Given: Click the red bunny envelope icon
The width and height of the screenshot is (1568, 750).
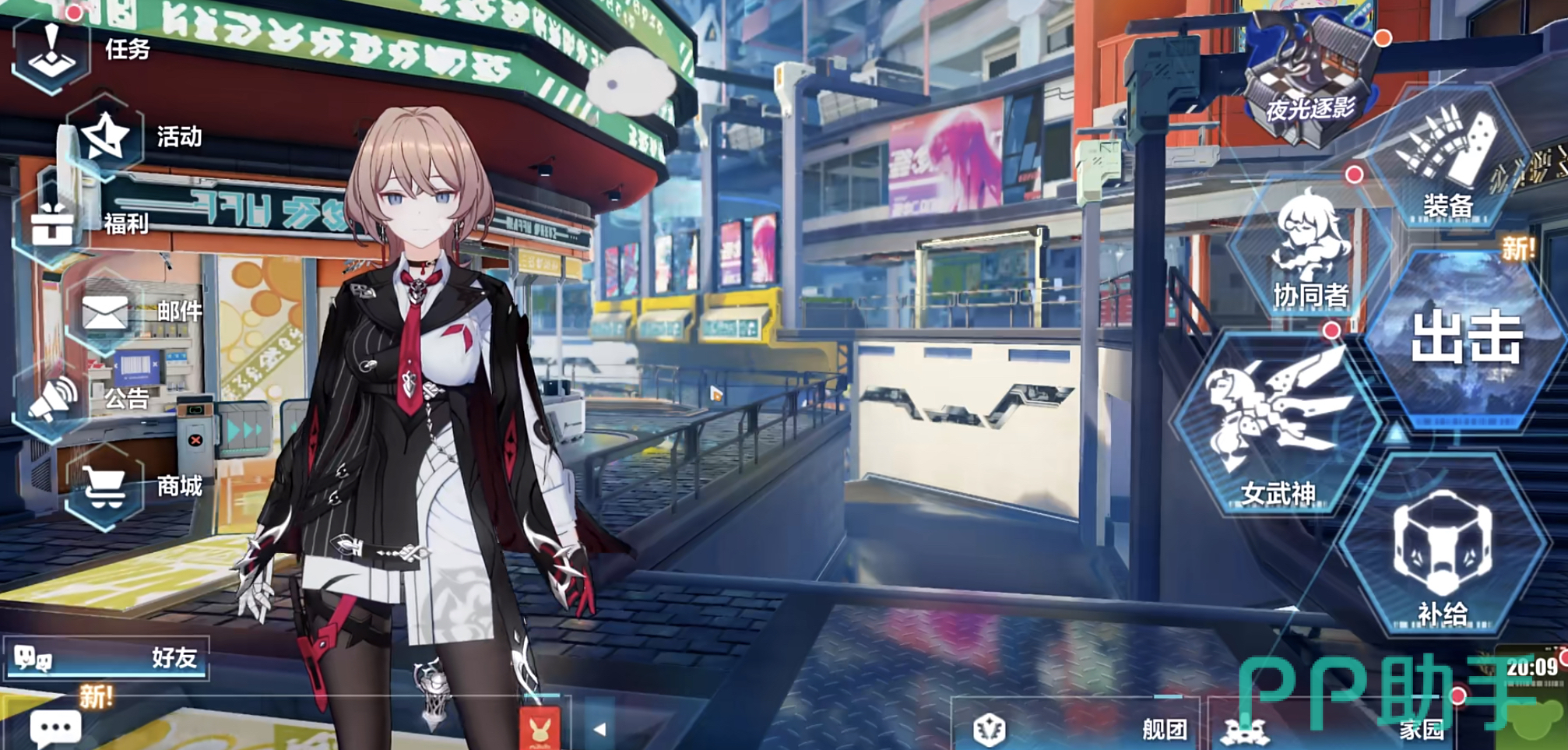Looking at the screenshot, I should [540, 728].
